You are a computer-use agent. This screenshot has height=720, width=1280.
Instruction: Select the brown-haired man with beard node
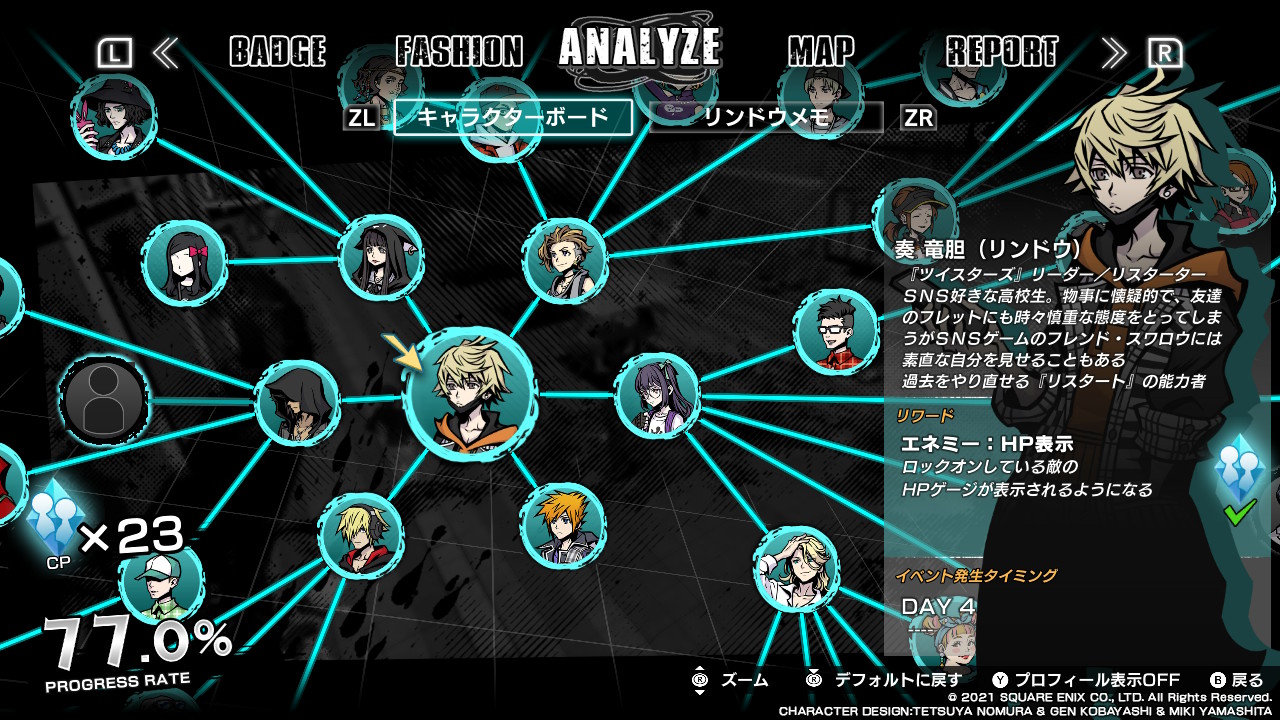[x=565, y=260]
